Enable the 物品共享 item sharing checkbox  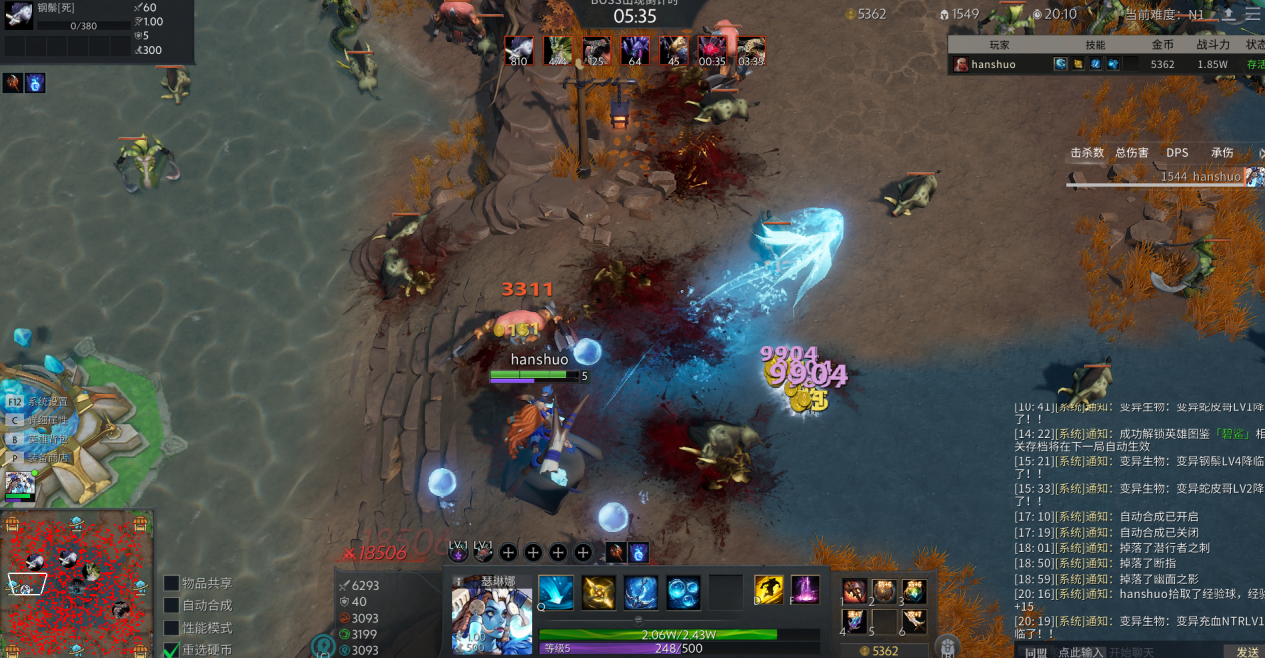[x=172, y=583]
